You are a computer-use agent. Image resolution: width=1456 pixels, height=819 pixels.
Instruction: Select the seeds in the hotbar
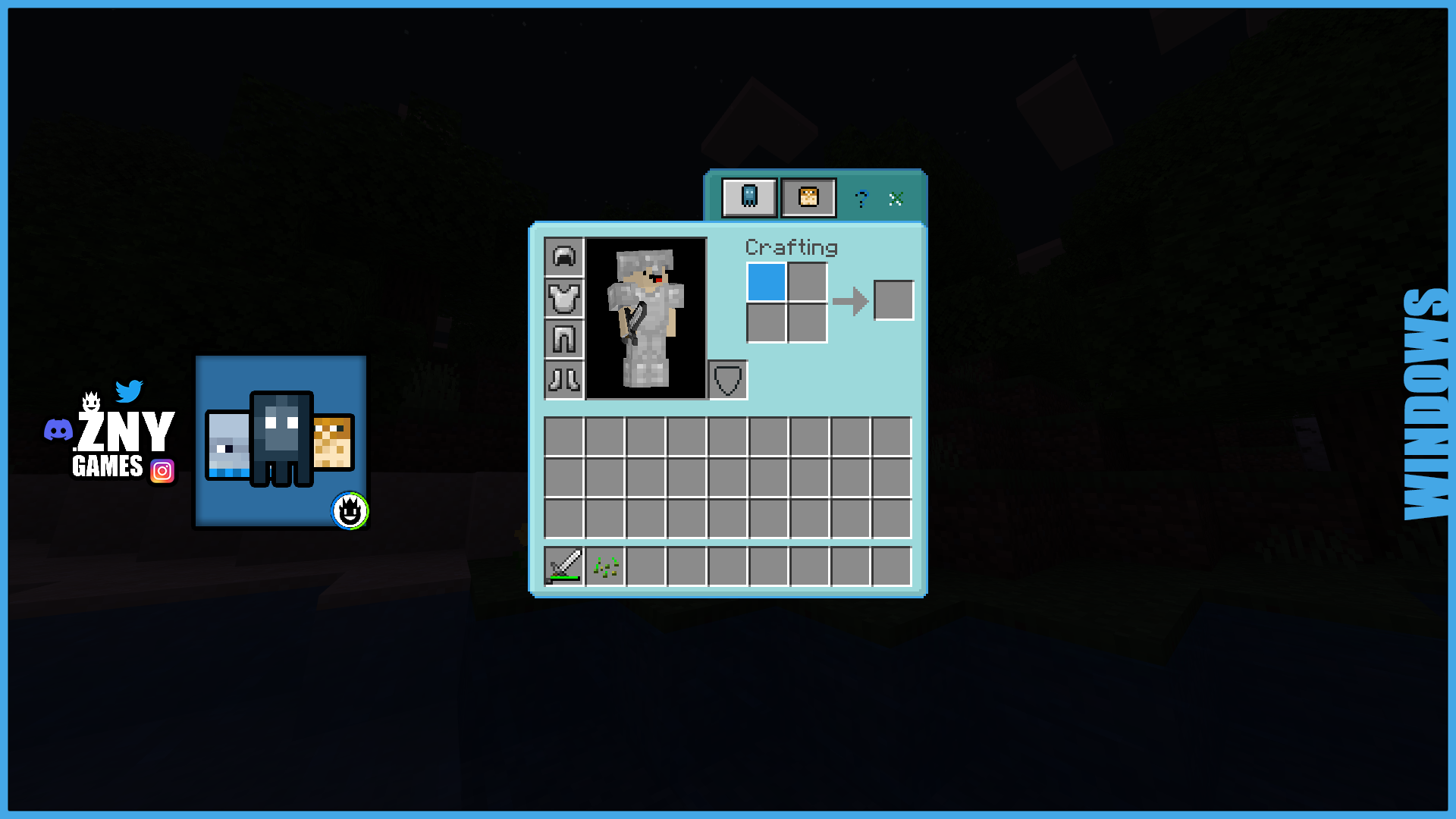coord(604,566)
